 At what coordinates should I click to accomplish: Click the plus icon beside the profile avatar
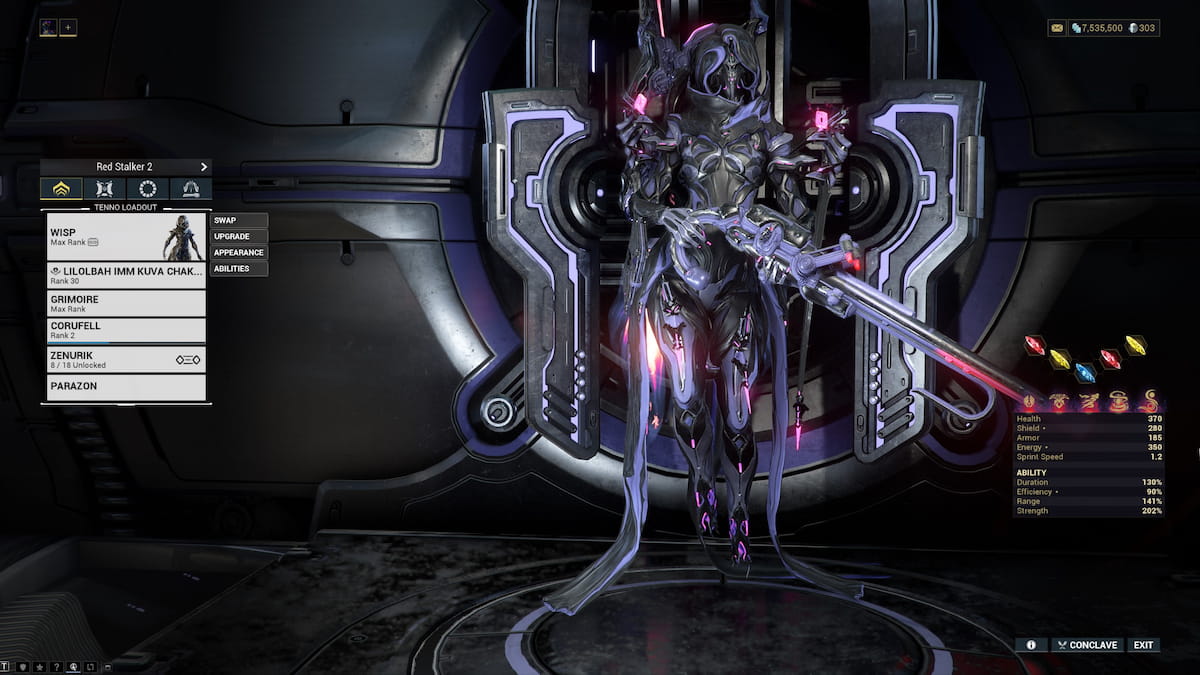point(68,28)
